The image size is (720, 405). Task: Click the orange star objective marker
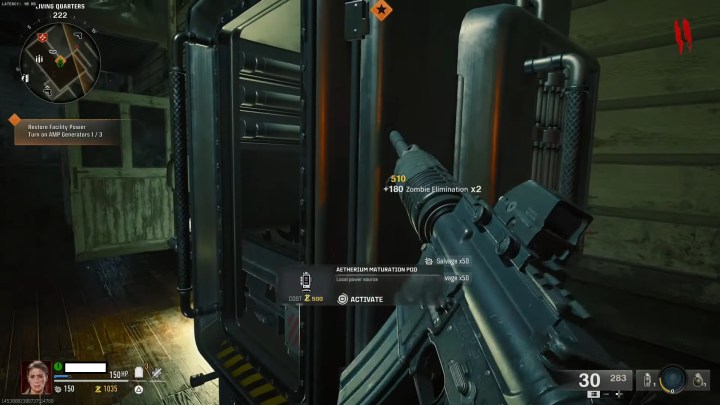click(x=381, y=10)
